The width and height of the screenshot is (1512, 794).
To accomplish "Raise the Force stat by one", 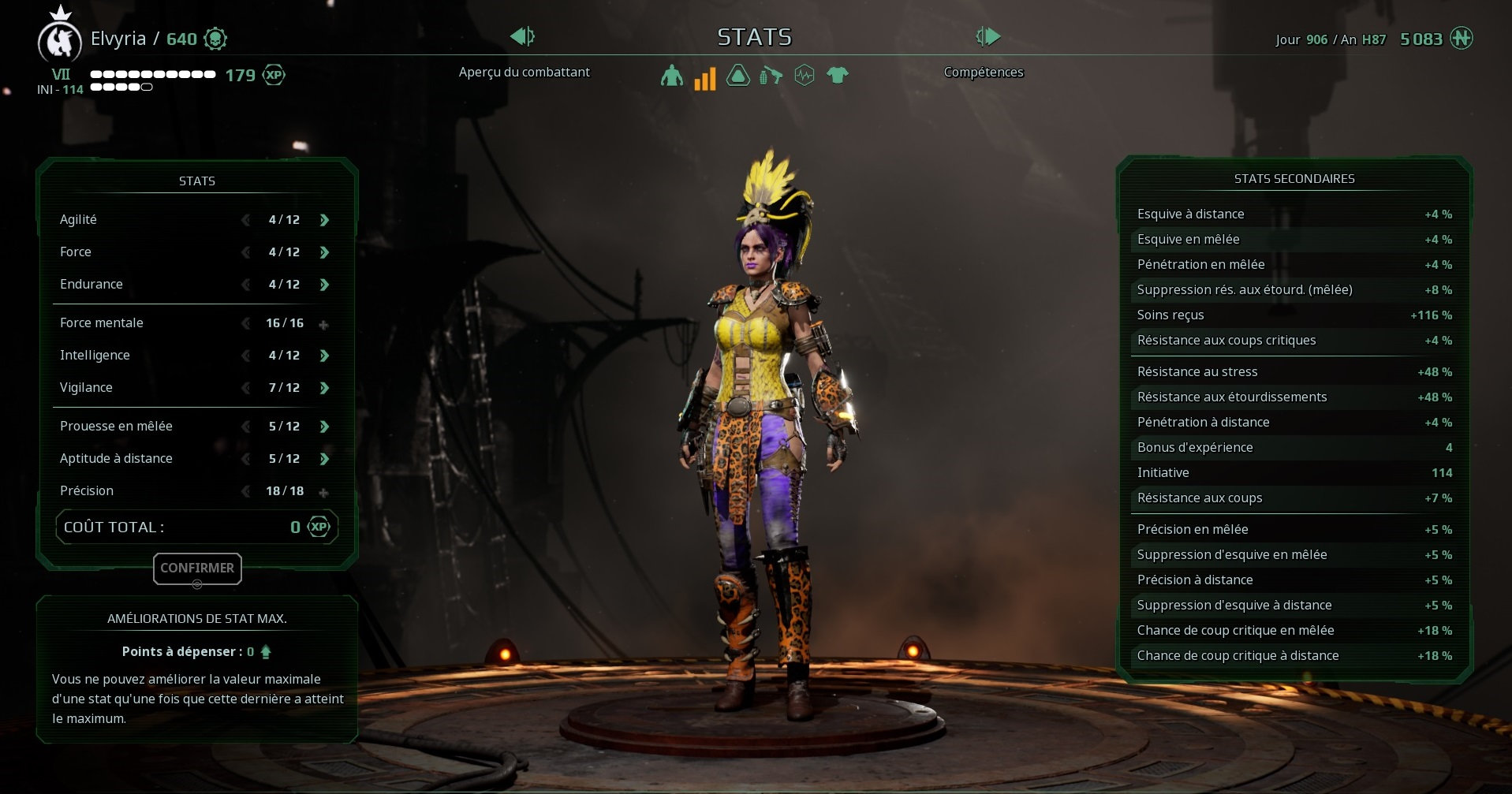I will [324, 252].
